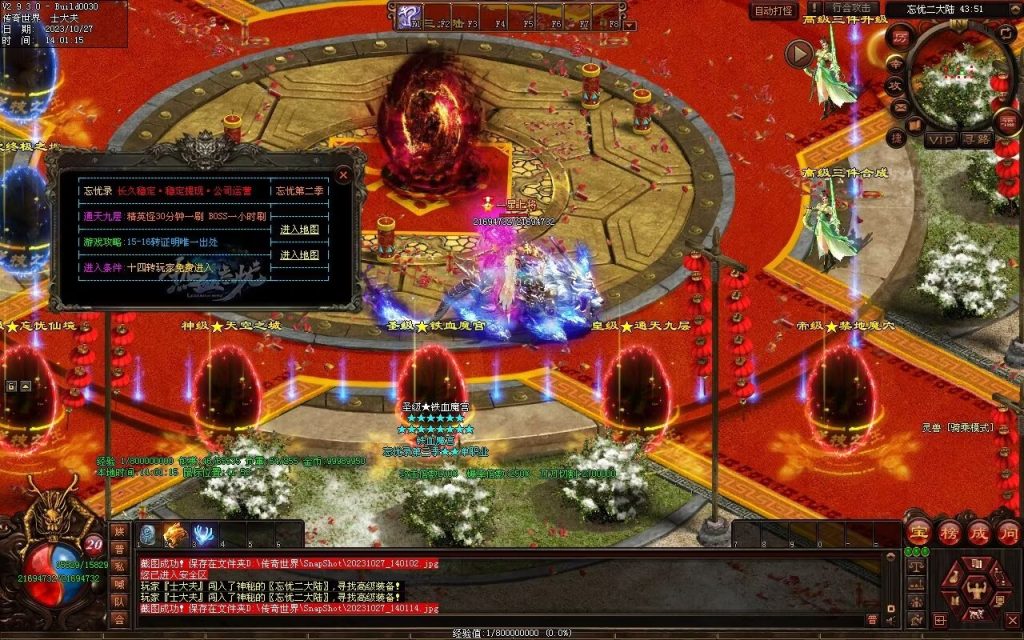Click the minimap refresh arrows button
This screenshot has width=1024, height=640.
1006,33
